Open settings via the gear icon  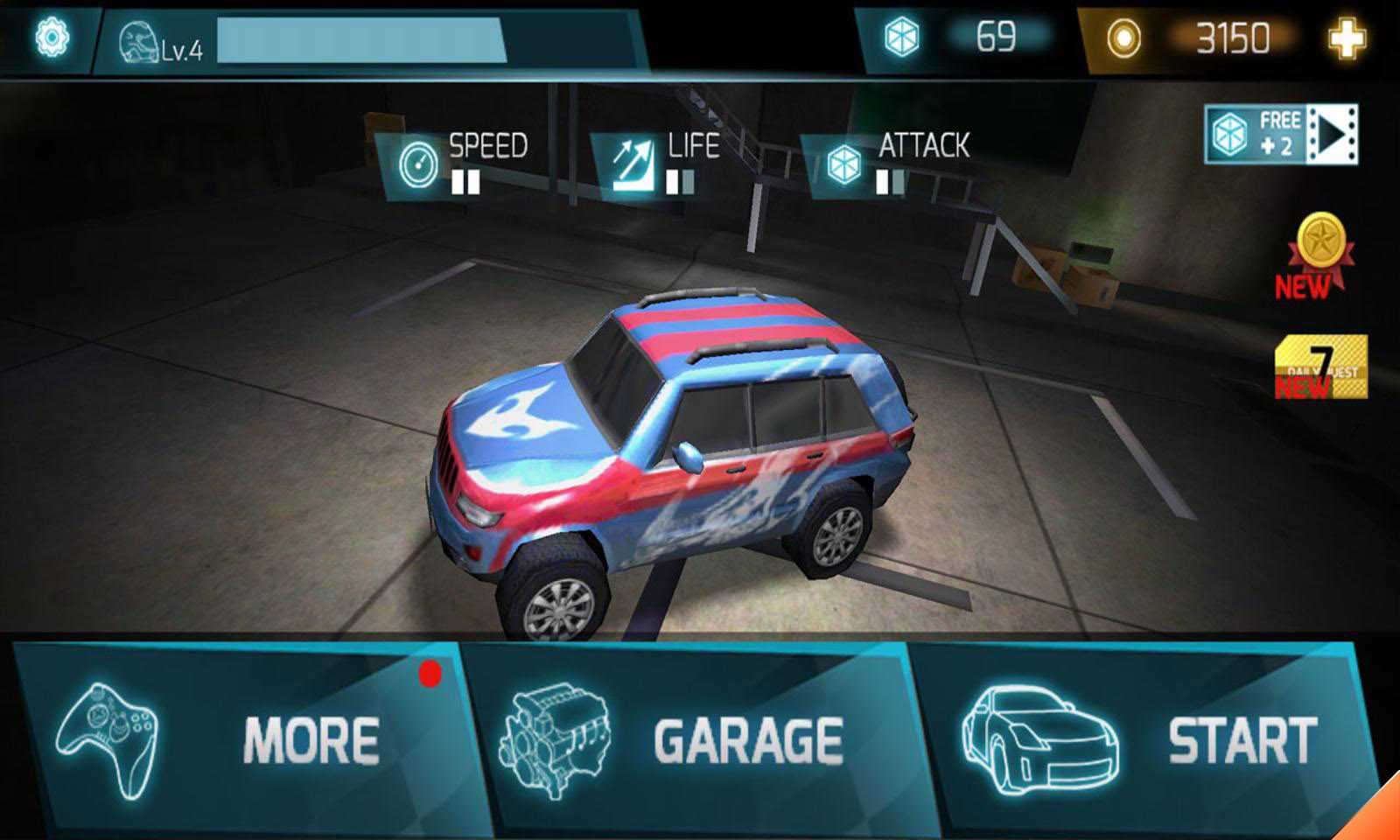52,38
